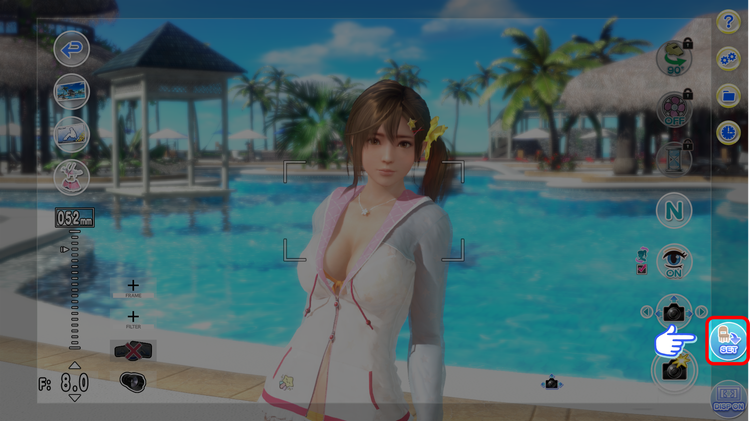Image resolution: width=750 pixels, height=421 pixels.
Task: Toggle the eye ON gaze button
Action: point(674,262)
